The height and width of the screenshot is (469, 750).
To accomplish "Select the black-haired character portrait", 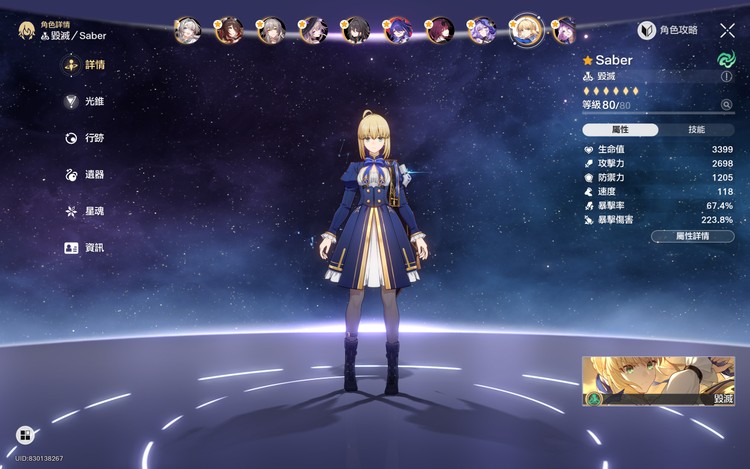I will pyautogui.click(x=356, y=30).
